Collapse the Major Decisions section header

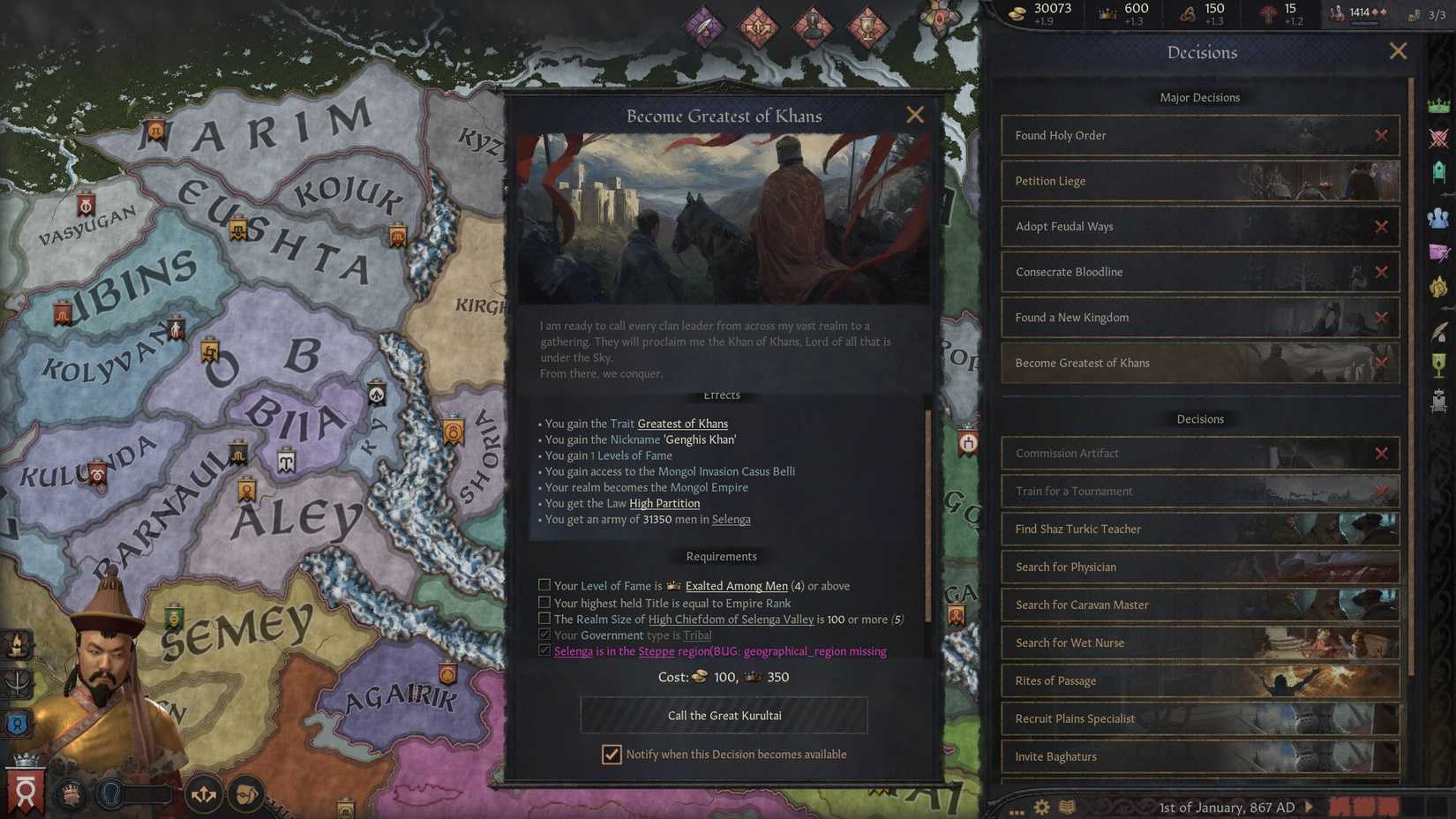click(x=1199, y=97)
